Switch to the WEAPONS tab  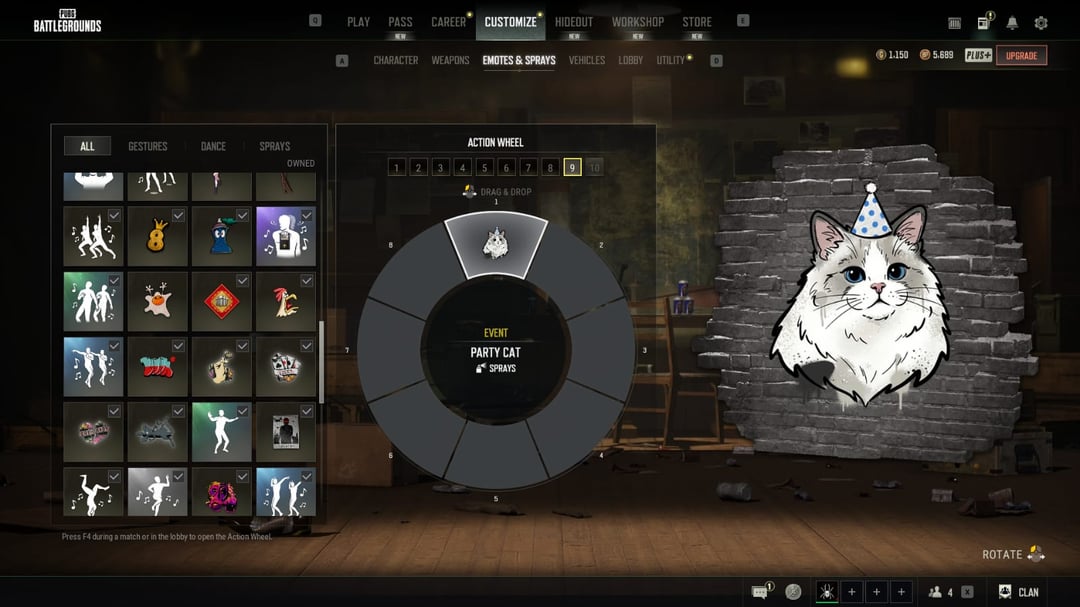pyautogui.click(x=450, y=61)
